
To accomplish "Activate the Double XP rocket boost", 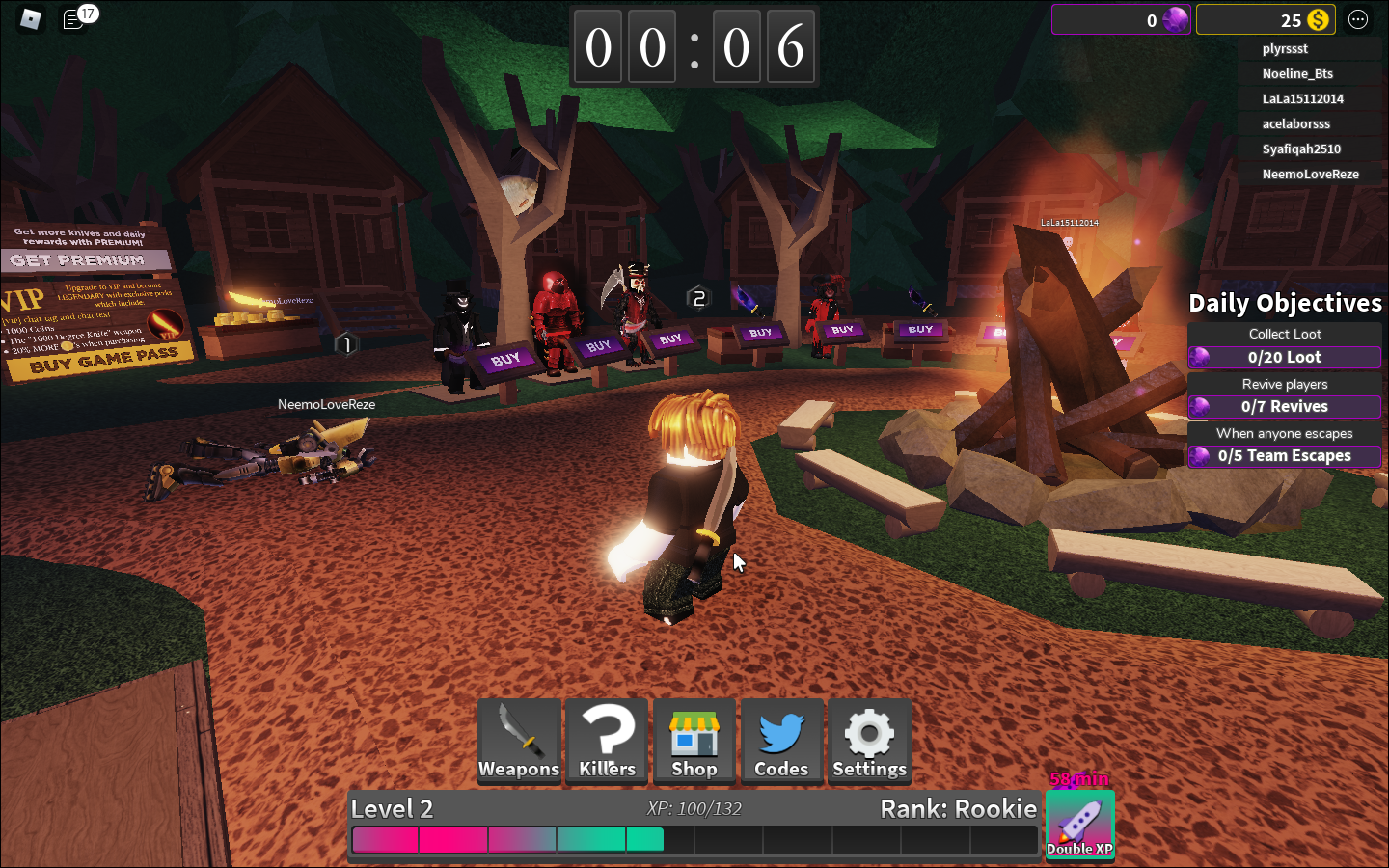I will coord(1079,825).
